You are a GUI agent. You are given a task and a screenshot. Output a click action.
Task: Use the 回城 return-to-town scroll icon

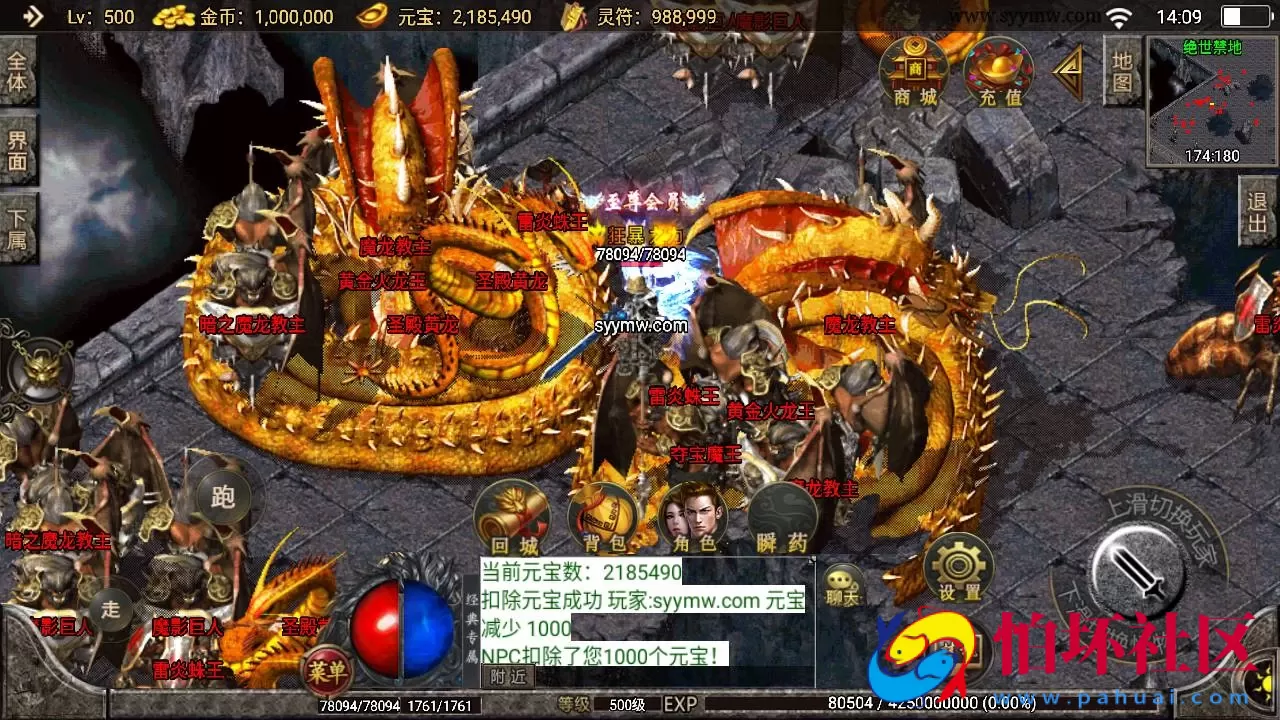pyautogui.click(x=513, y=515)
